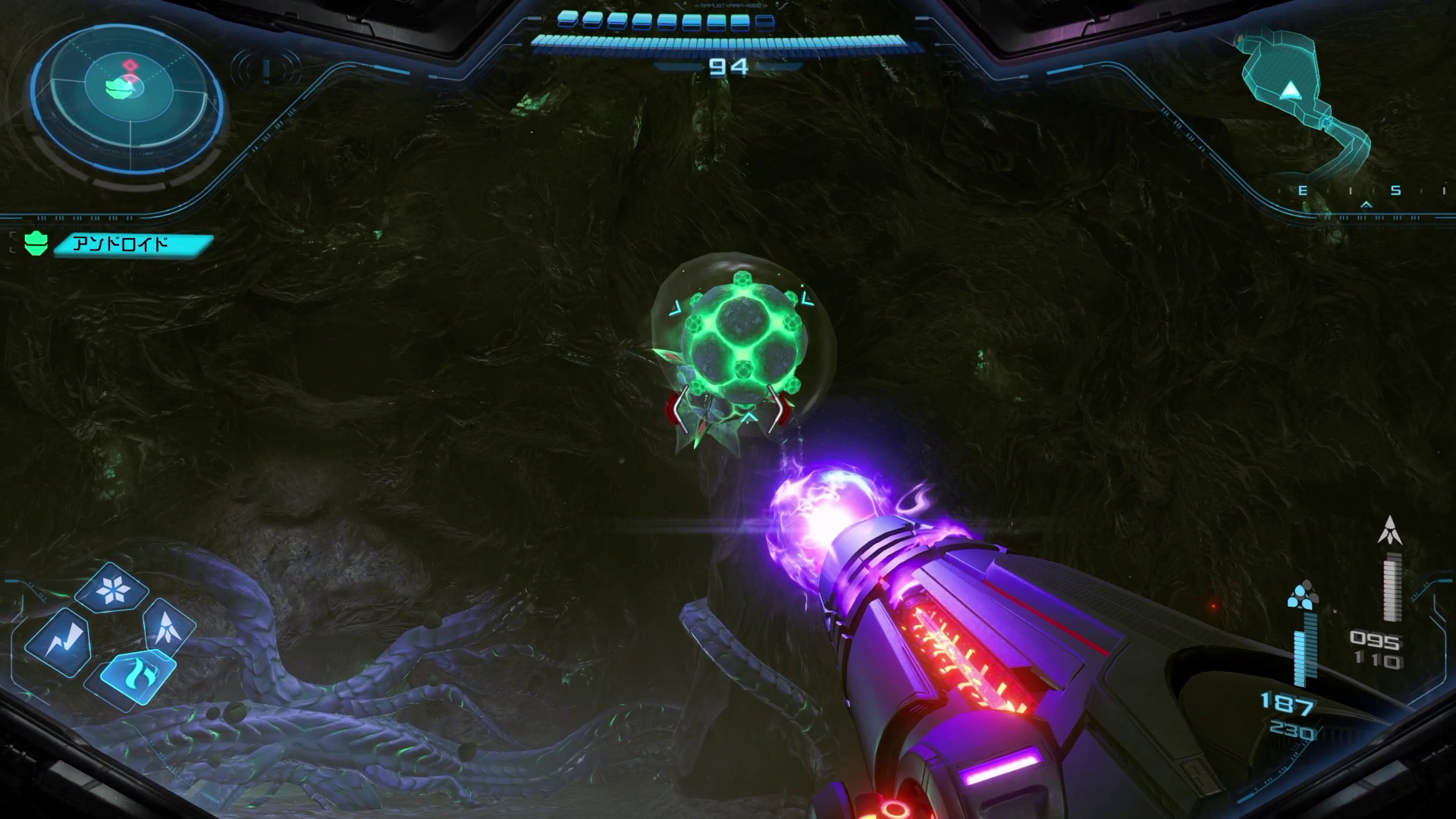Open the circular radar display
1456x819 pixels.
click(x=127, y=97)
